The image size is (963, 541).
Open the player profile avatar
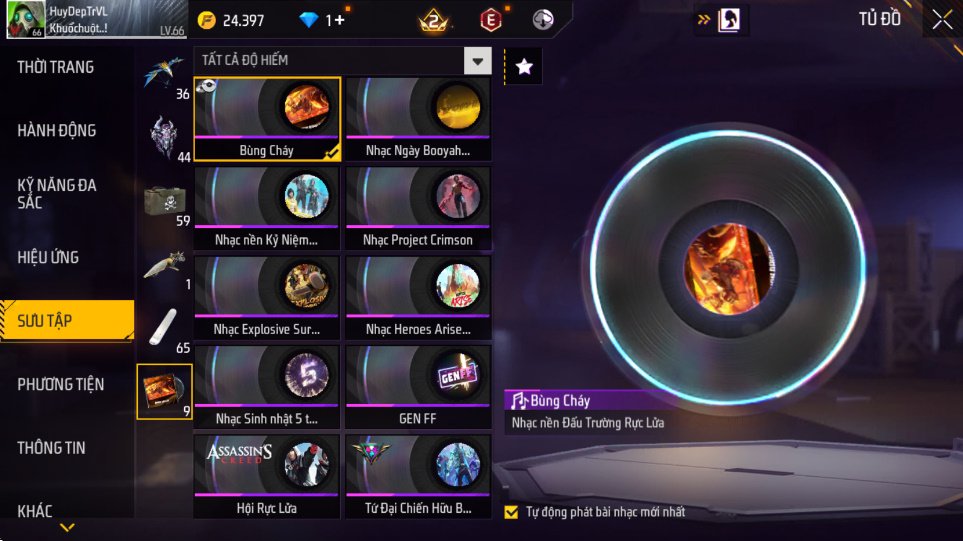pos(25,20)
